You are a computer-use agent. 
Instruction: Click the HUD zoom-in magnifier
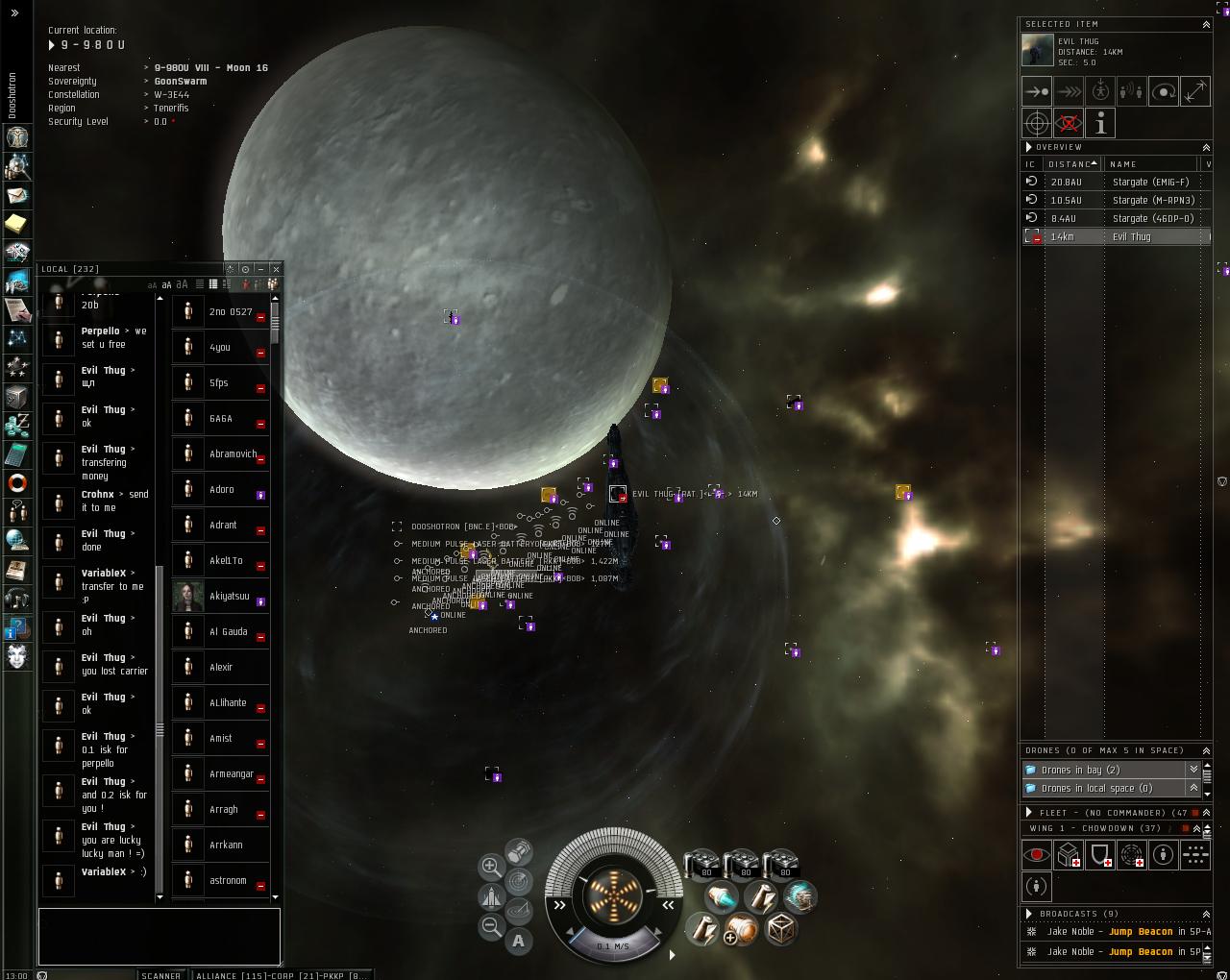click(490, 866)
